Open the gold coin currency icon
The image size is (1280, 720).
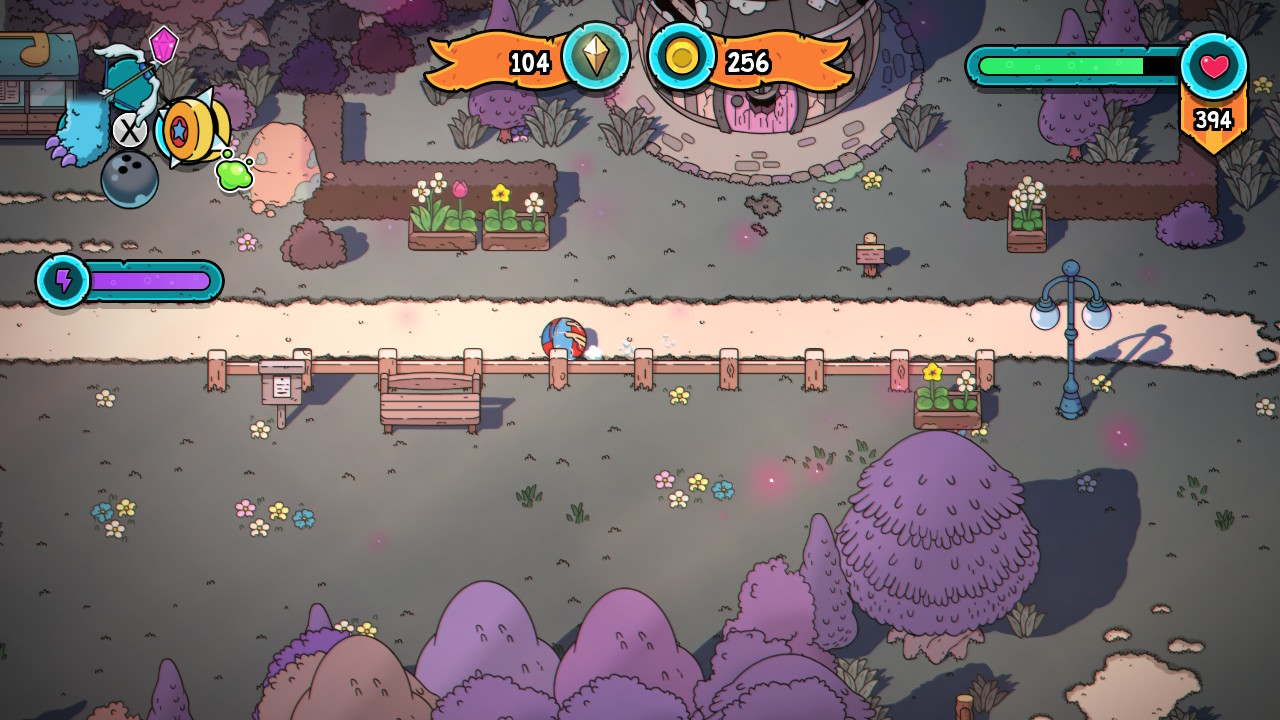point(682,57)
